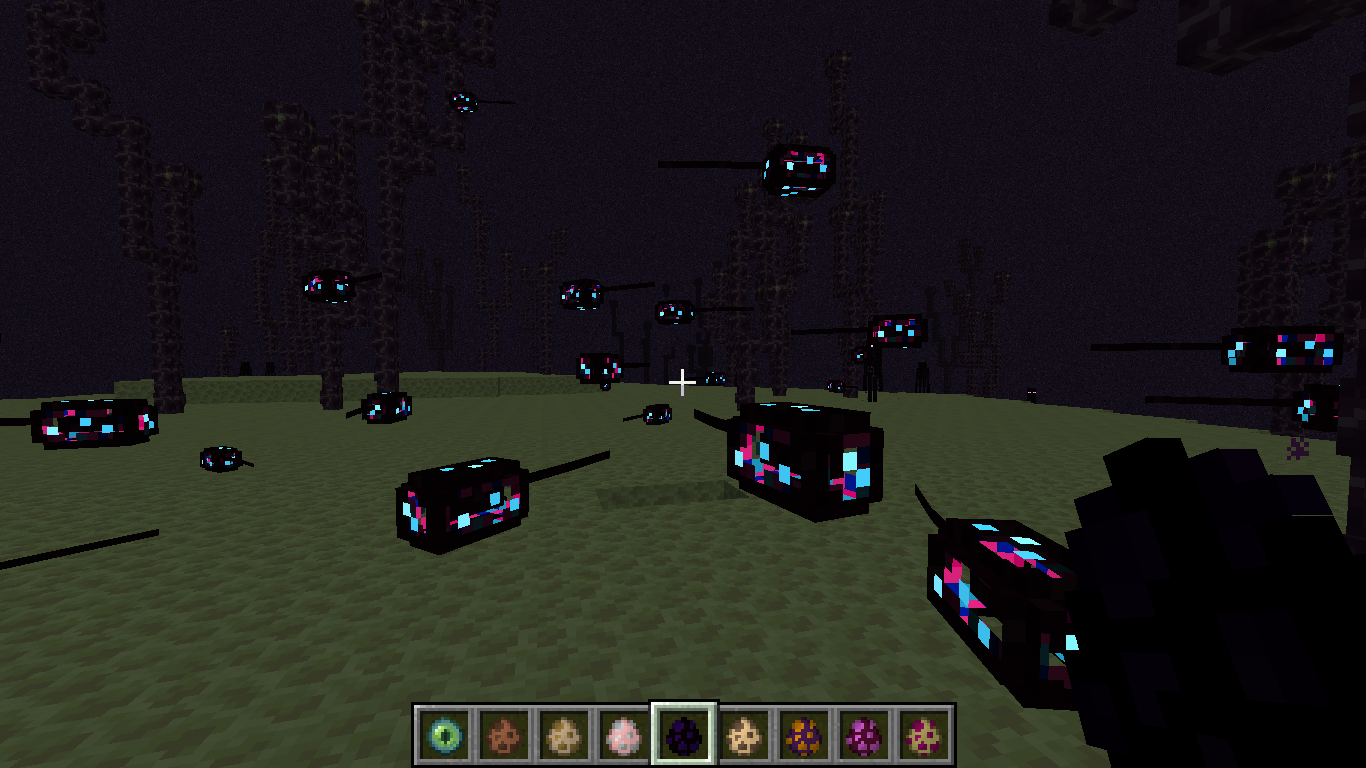The height and width of the screenshot is (768, 1366).
Task: Choose the reddish-brown spawn egg slot
Action: 504,735
